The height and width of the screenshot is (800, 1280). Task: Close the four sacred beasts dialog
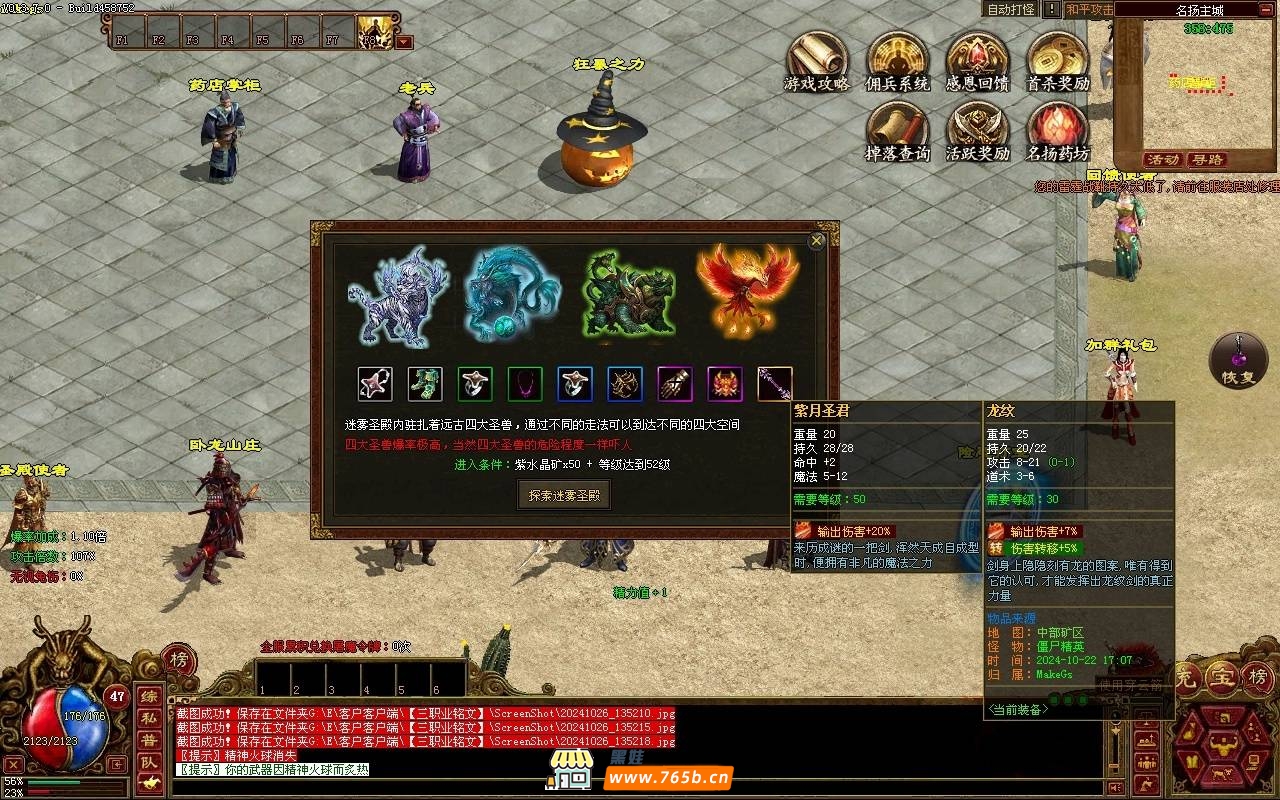[817, 241]
